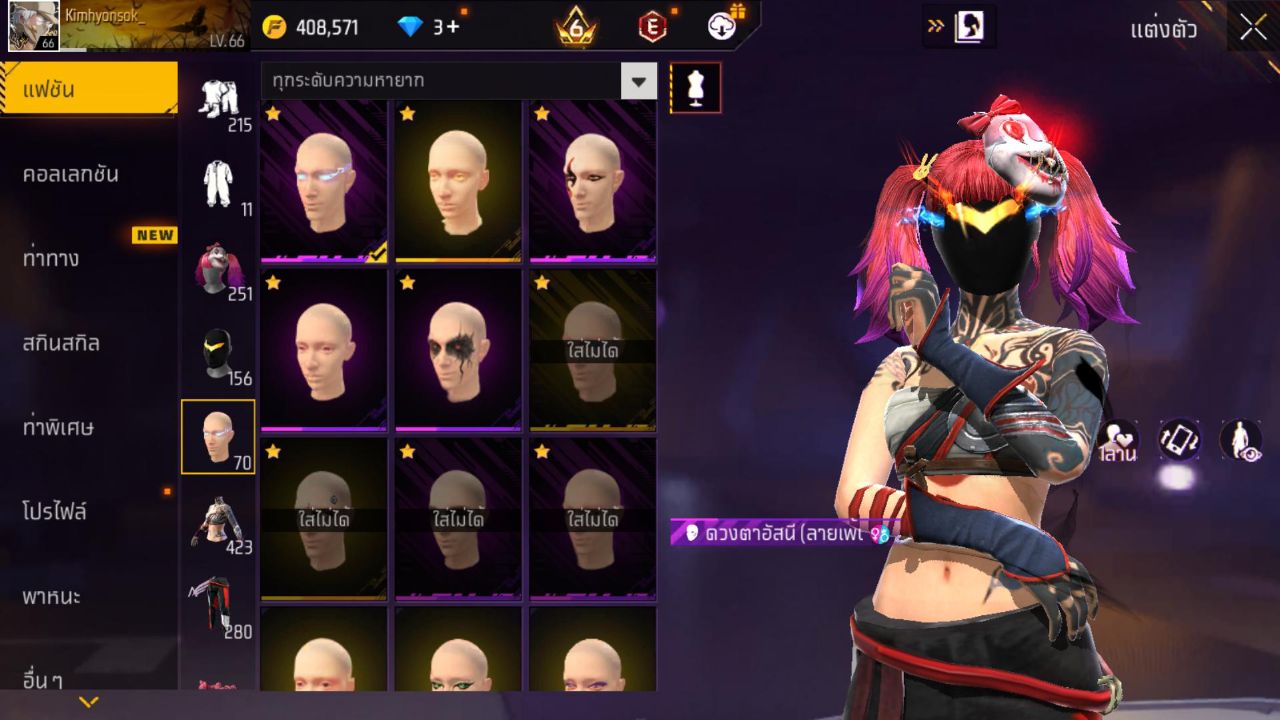Open the mask category with 156 items

218,355
